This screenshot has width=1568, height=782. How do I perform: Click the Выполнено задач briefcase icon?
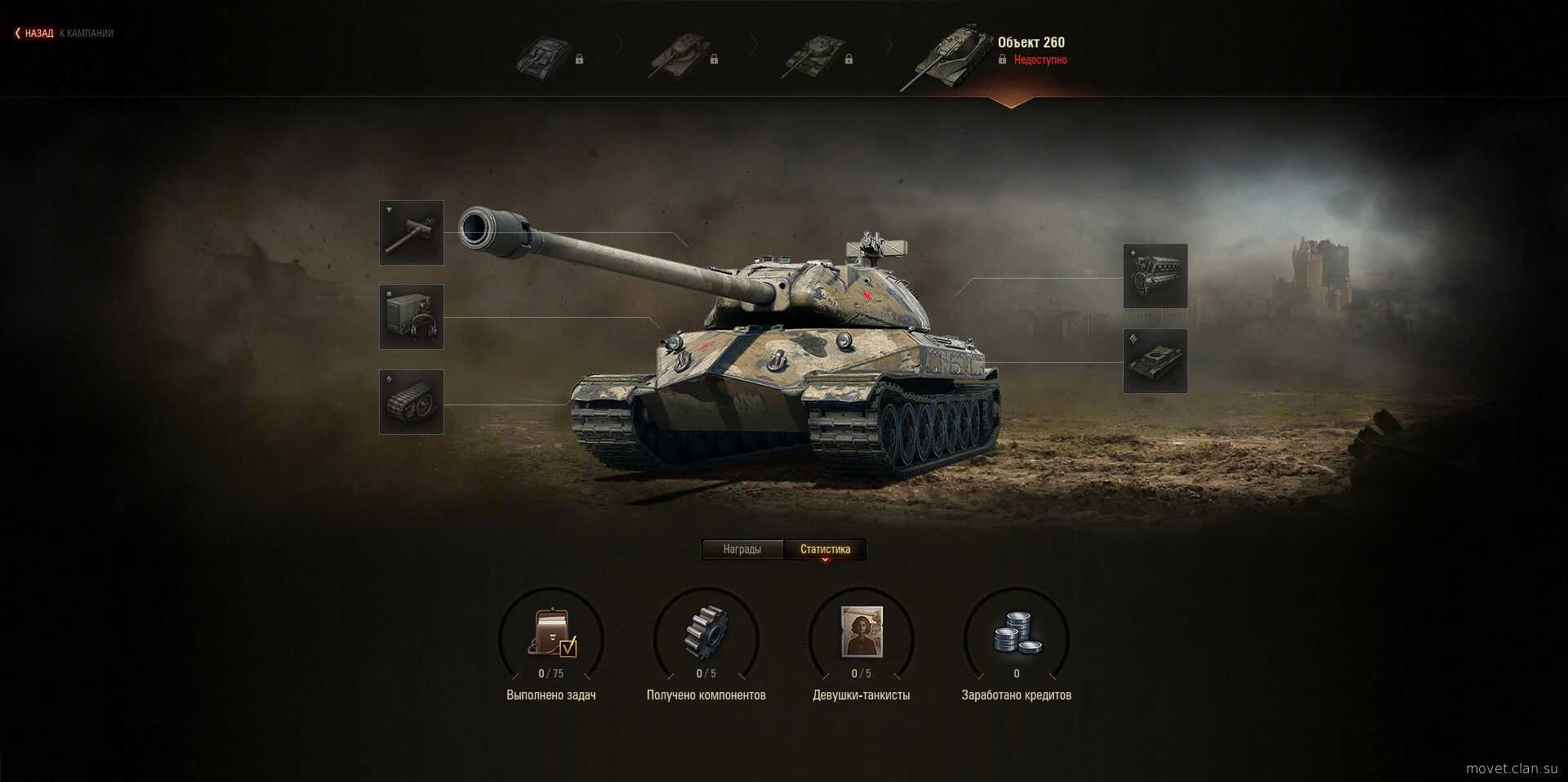pos(552,632)
